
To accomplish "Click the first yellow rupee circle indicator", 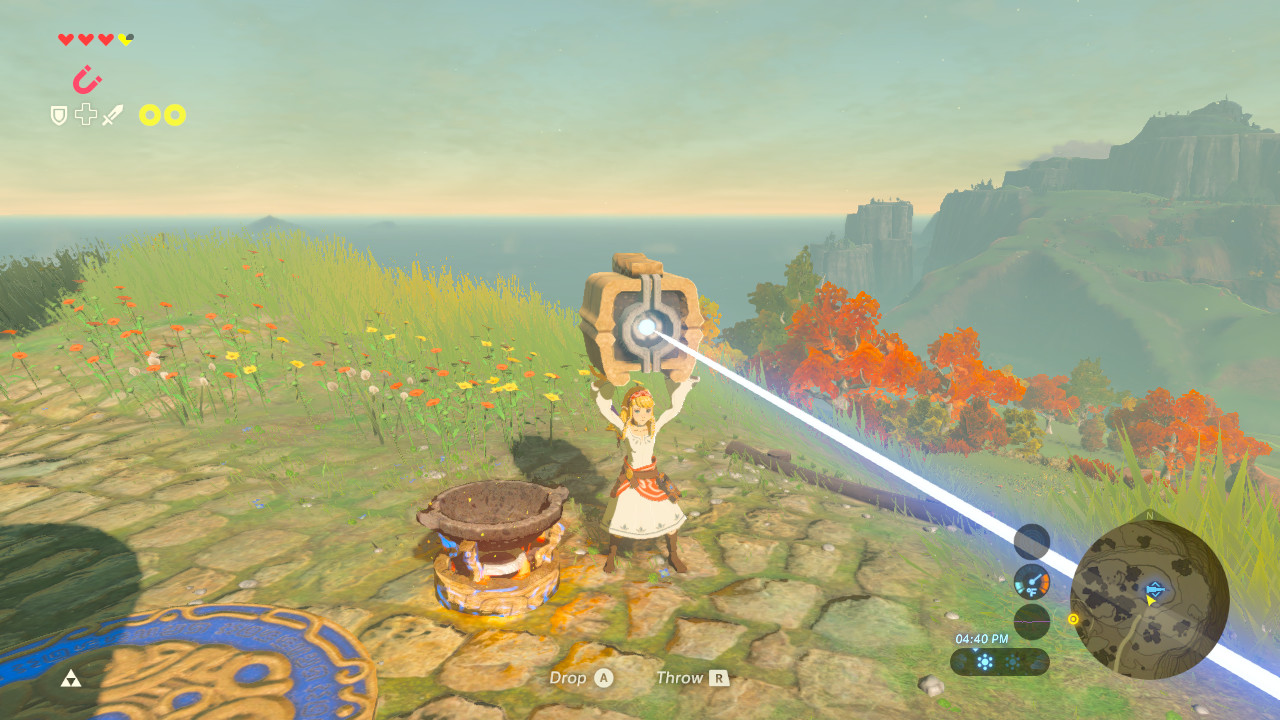I will [148, 116].
